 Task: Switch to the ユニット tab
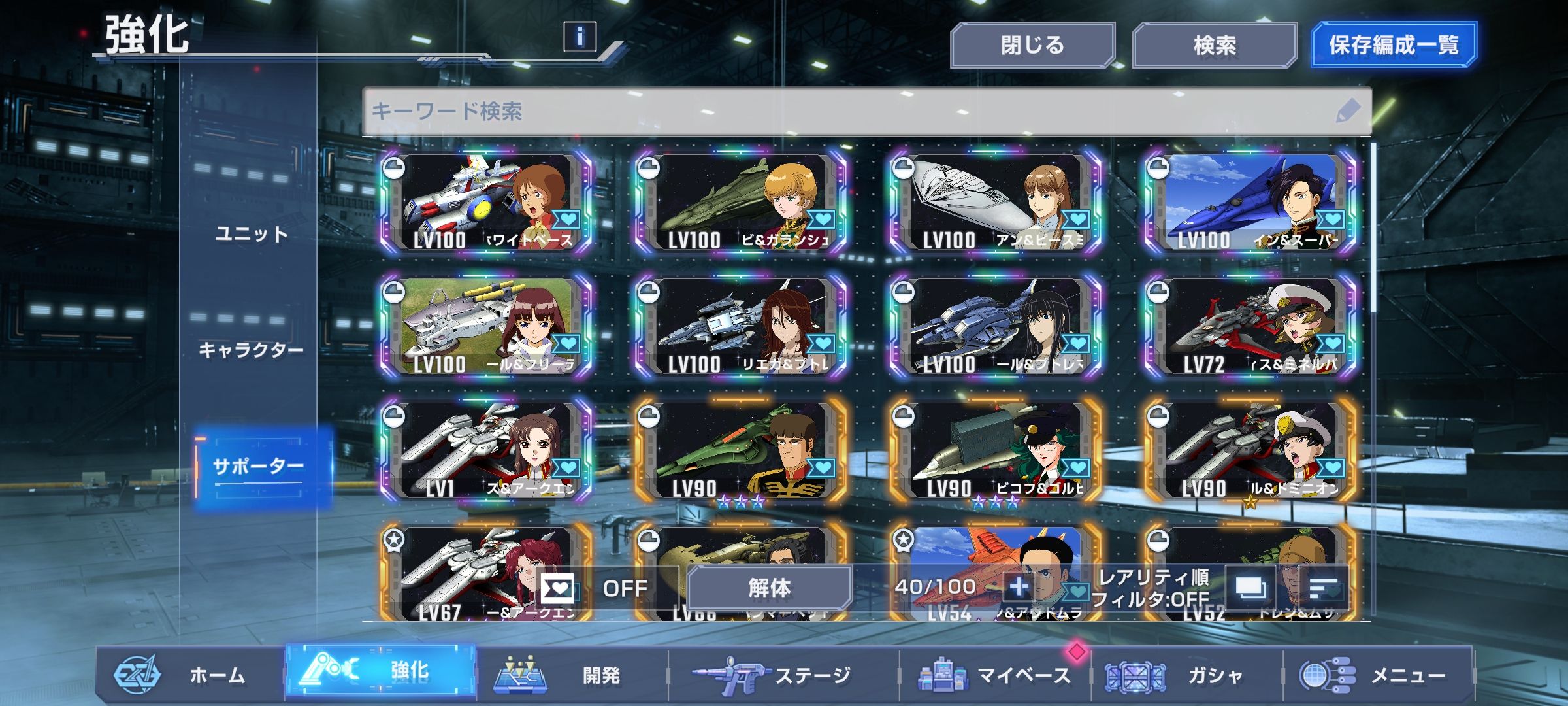coord(252,234)
